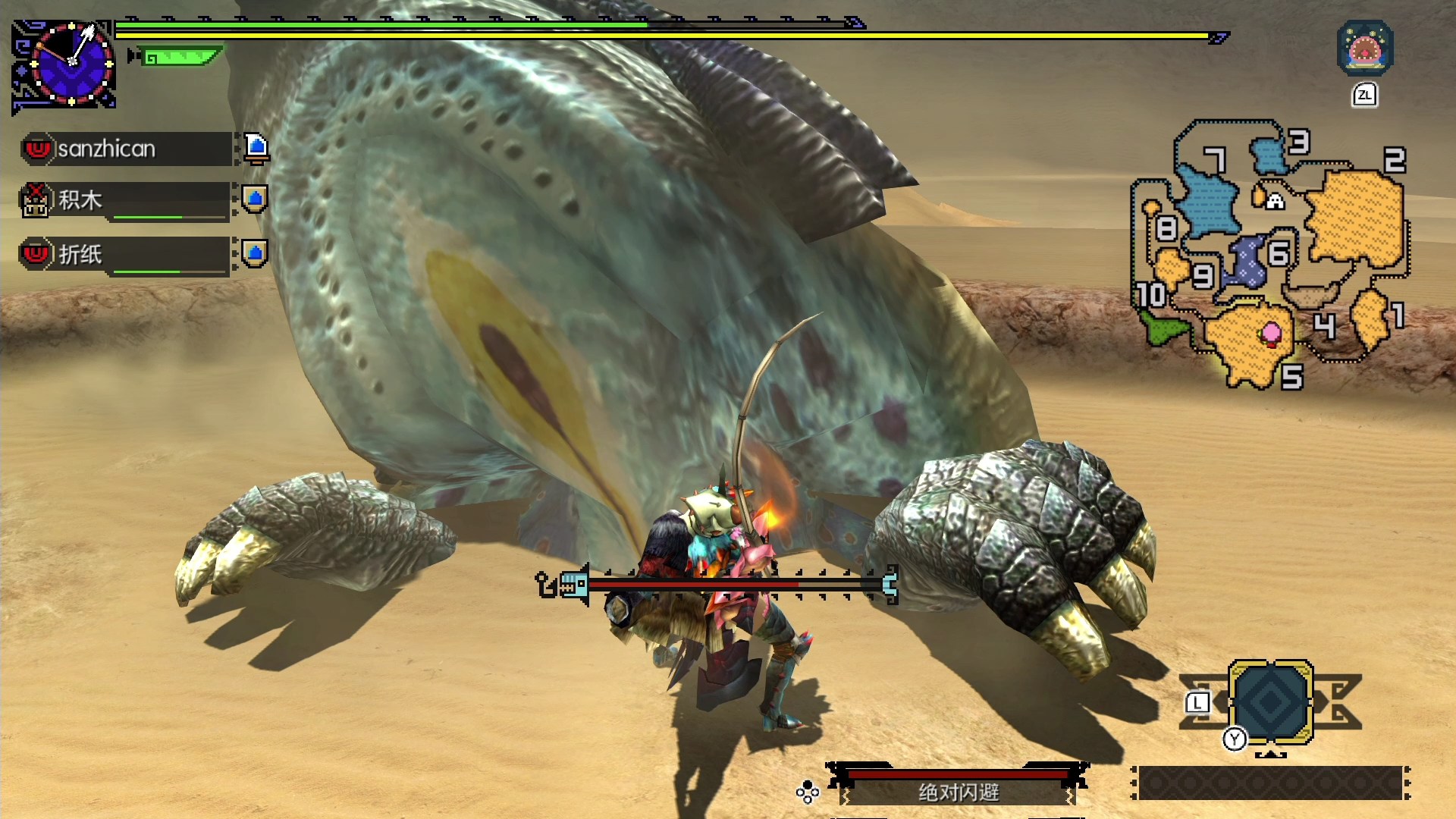Click the pink monster marker on minimap
Viewport: 1456px width, 819px height.
click(x=1271, y=333)
